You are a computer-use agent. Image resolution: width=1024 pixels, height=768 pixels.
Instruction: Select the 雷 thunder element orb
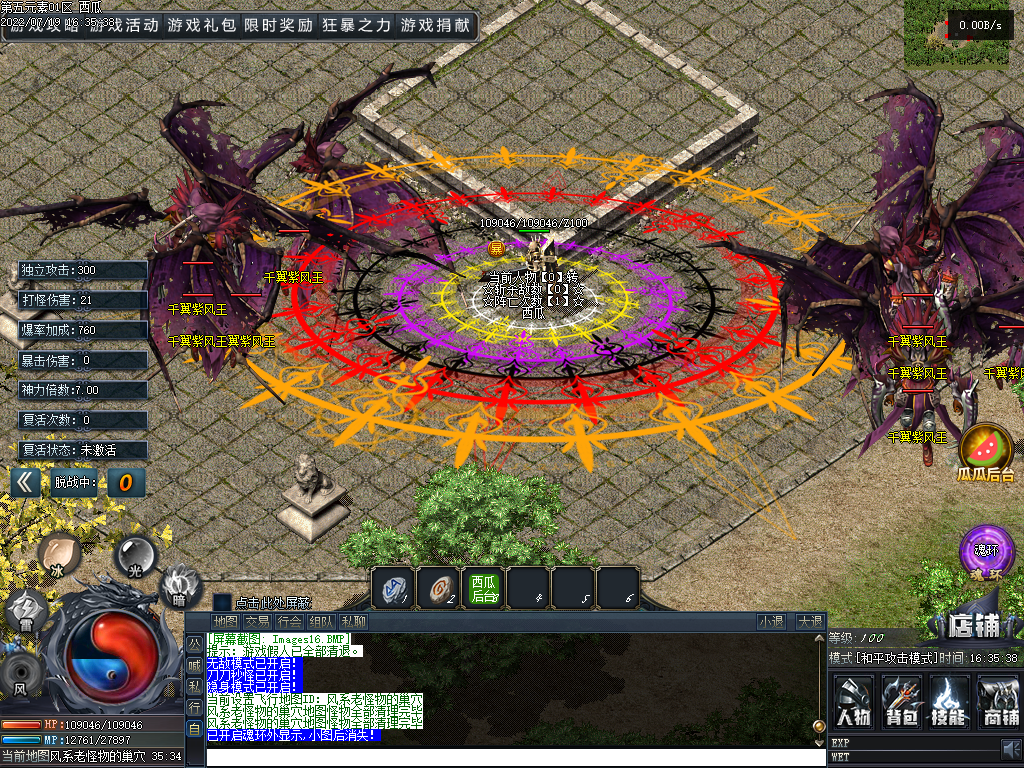click(x=25, y=611)
